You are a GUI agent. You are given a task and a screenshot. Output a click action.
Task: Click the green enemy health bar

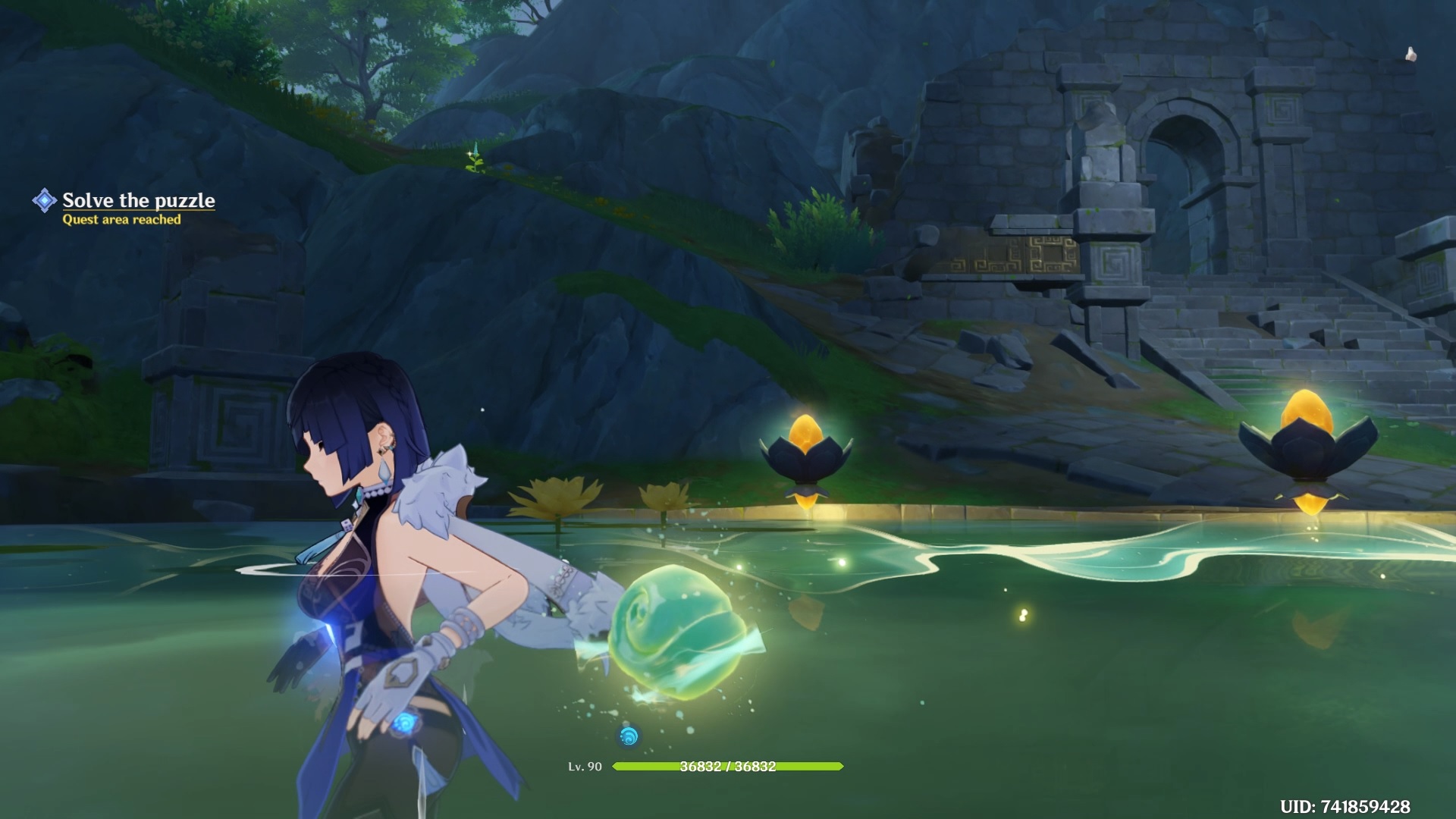click(728, 767)
